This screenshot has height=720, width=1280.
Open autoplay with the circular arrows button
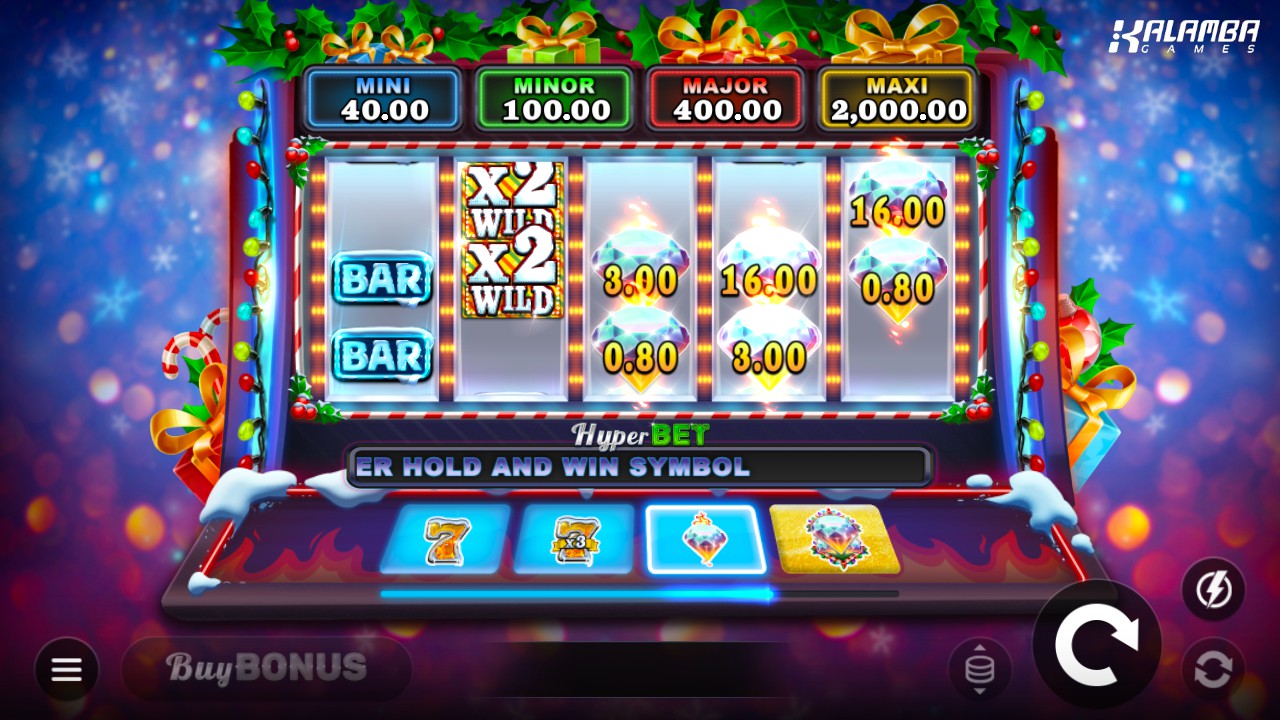1213,669
